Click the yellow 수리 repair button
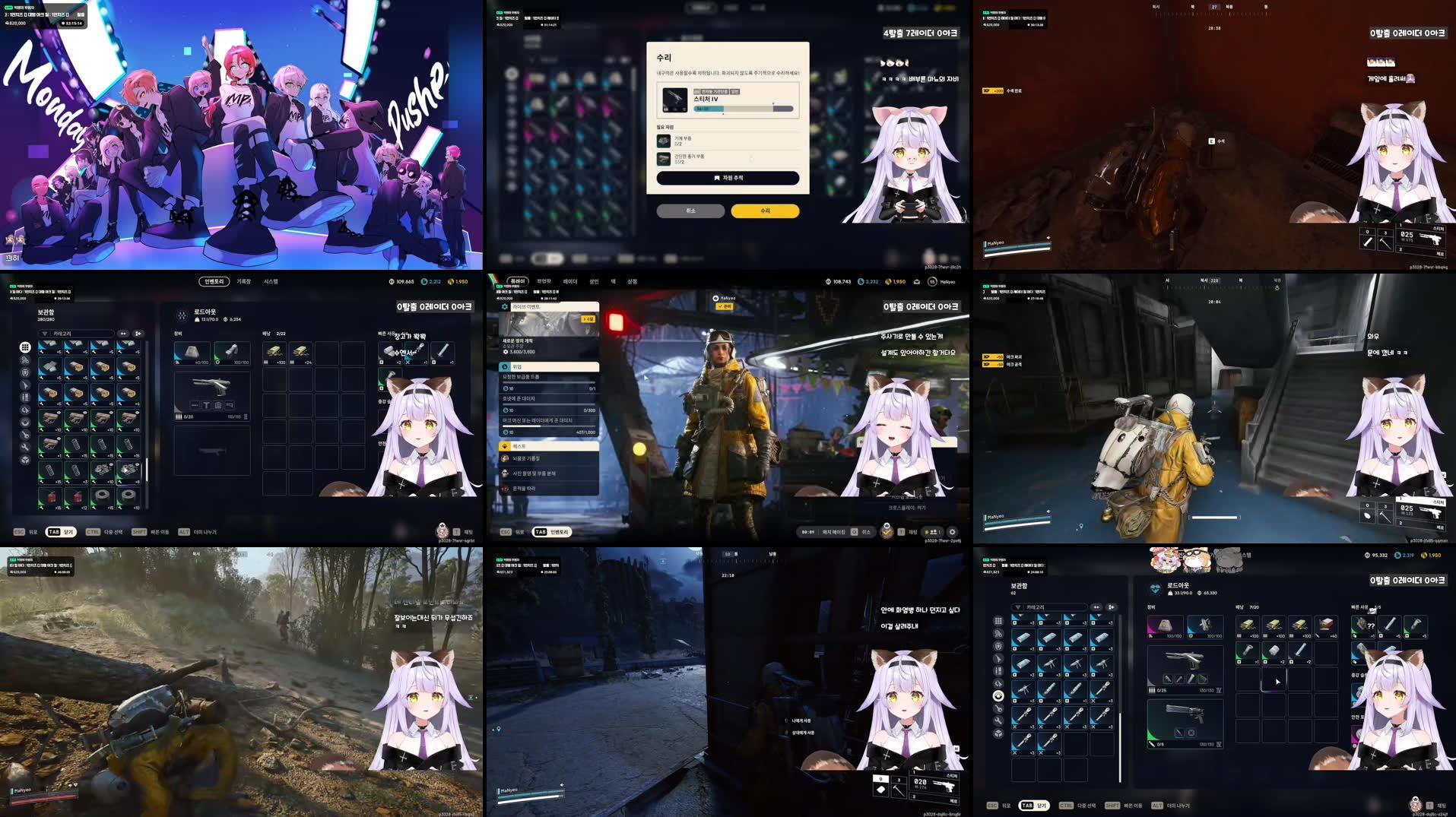This screenshot has height=817, width=1456. click(765, 211)
